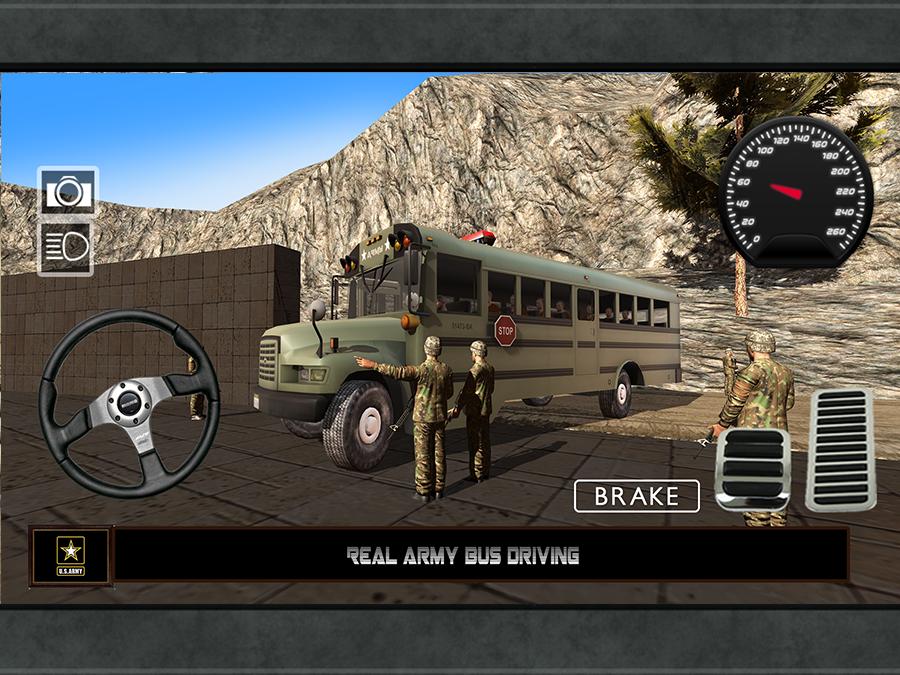The height and width of the screenshot is (675, 900).
Task: Toggle the headlights icon
Action: [67, 246]
